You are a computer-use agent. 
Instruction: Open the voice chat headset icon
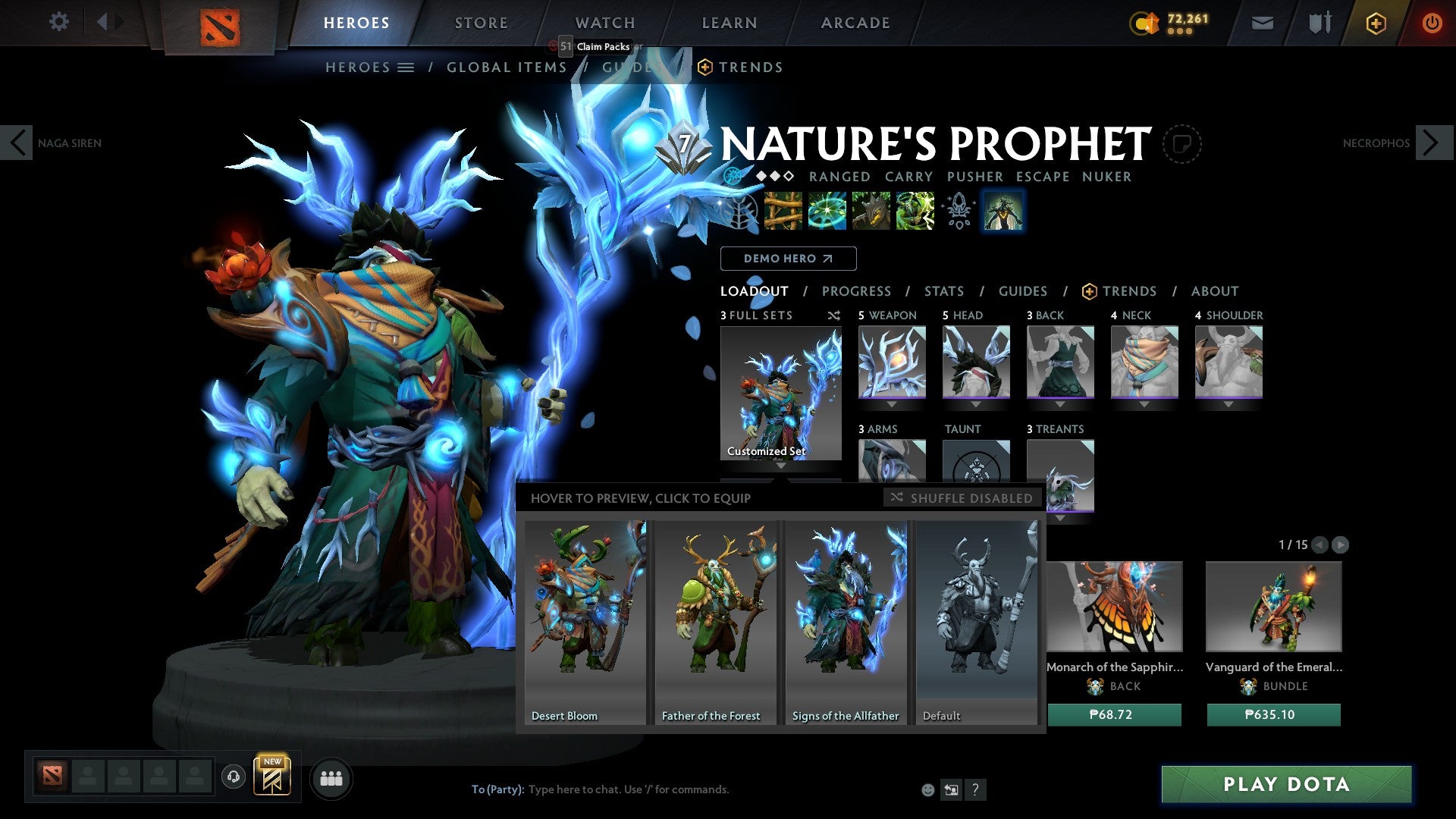[233, 777]
